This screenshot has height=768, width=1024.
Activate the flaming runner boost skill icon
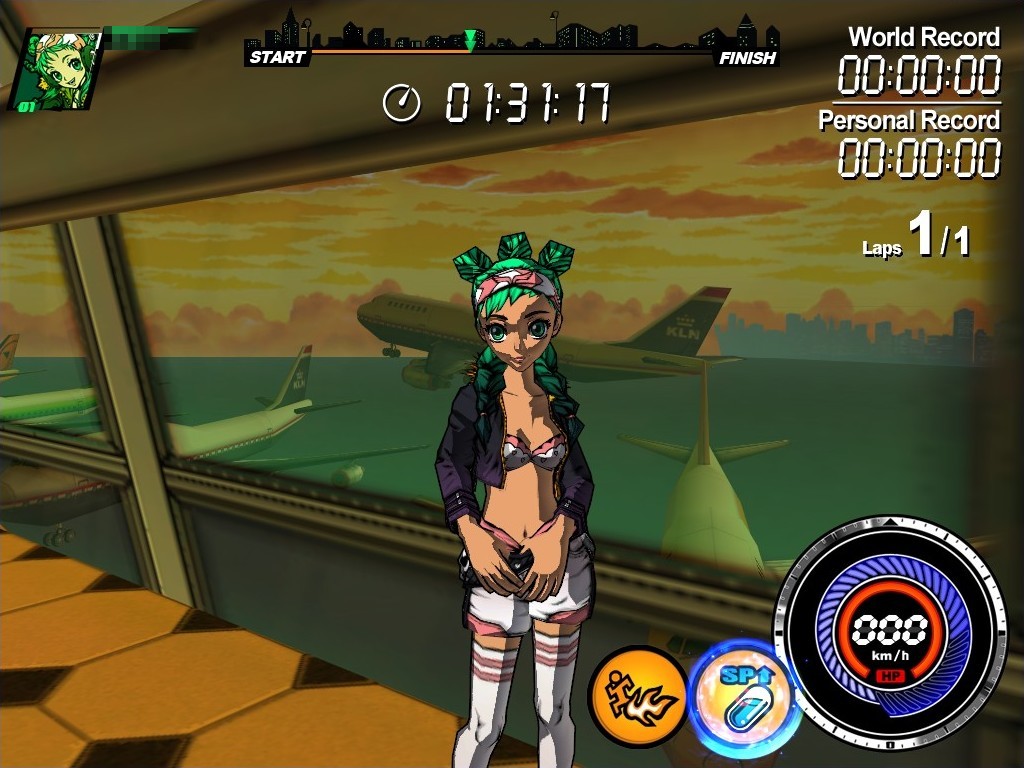point(637,696)
